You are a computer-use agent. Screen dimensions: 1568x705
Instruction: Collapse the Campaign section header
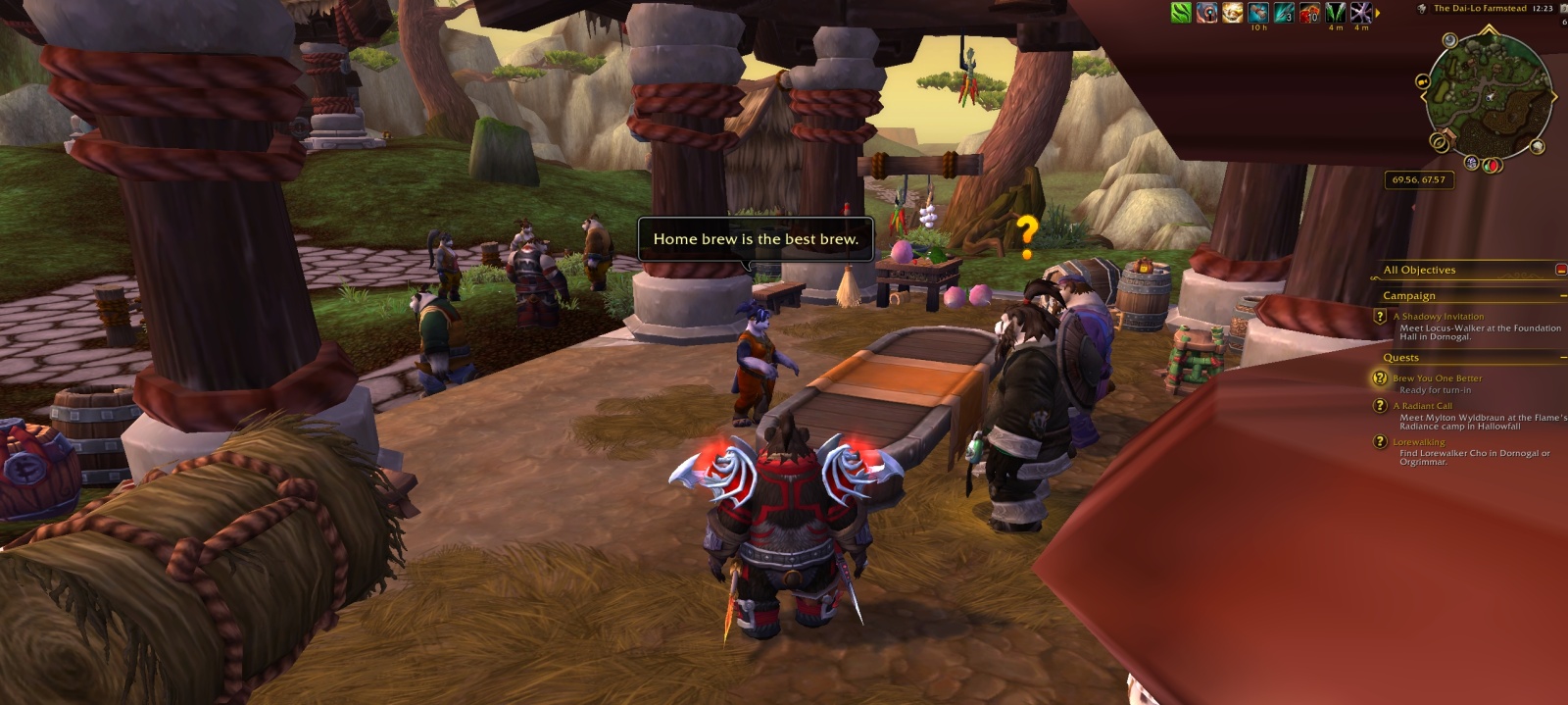point(1562,295)
